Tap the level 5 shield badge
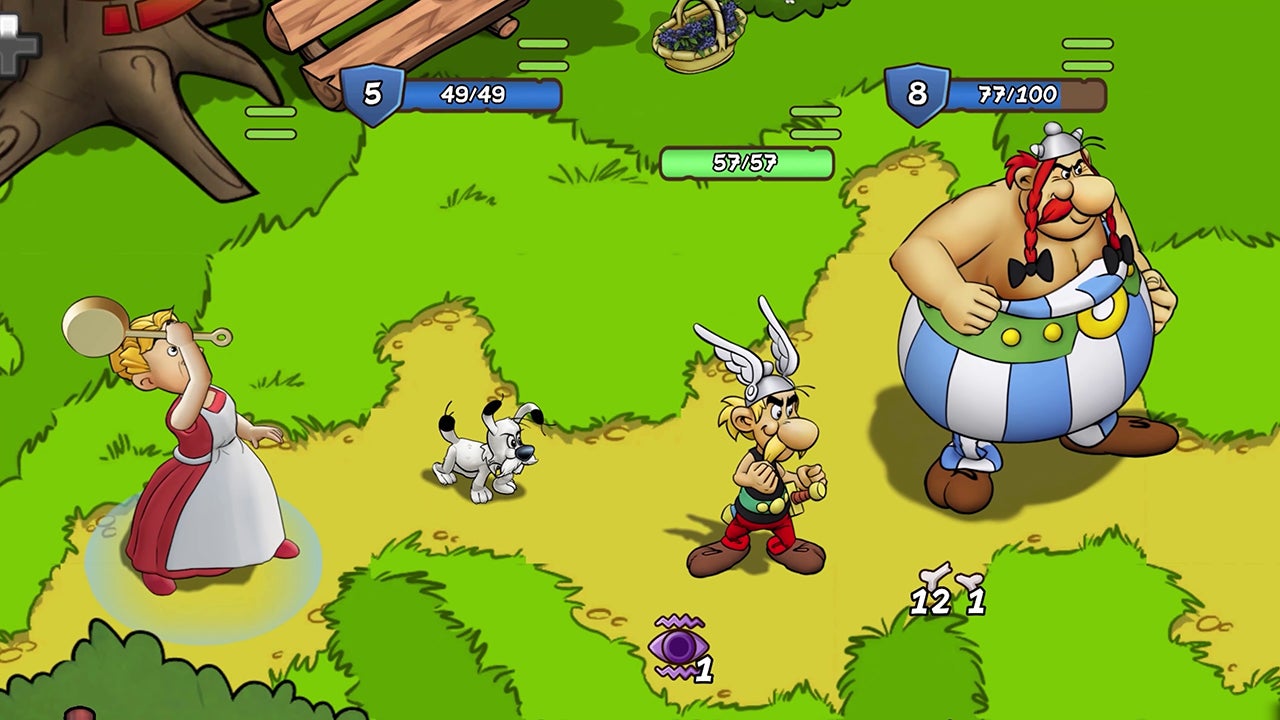The image size is (1280, 720). click(372, 95)
